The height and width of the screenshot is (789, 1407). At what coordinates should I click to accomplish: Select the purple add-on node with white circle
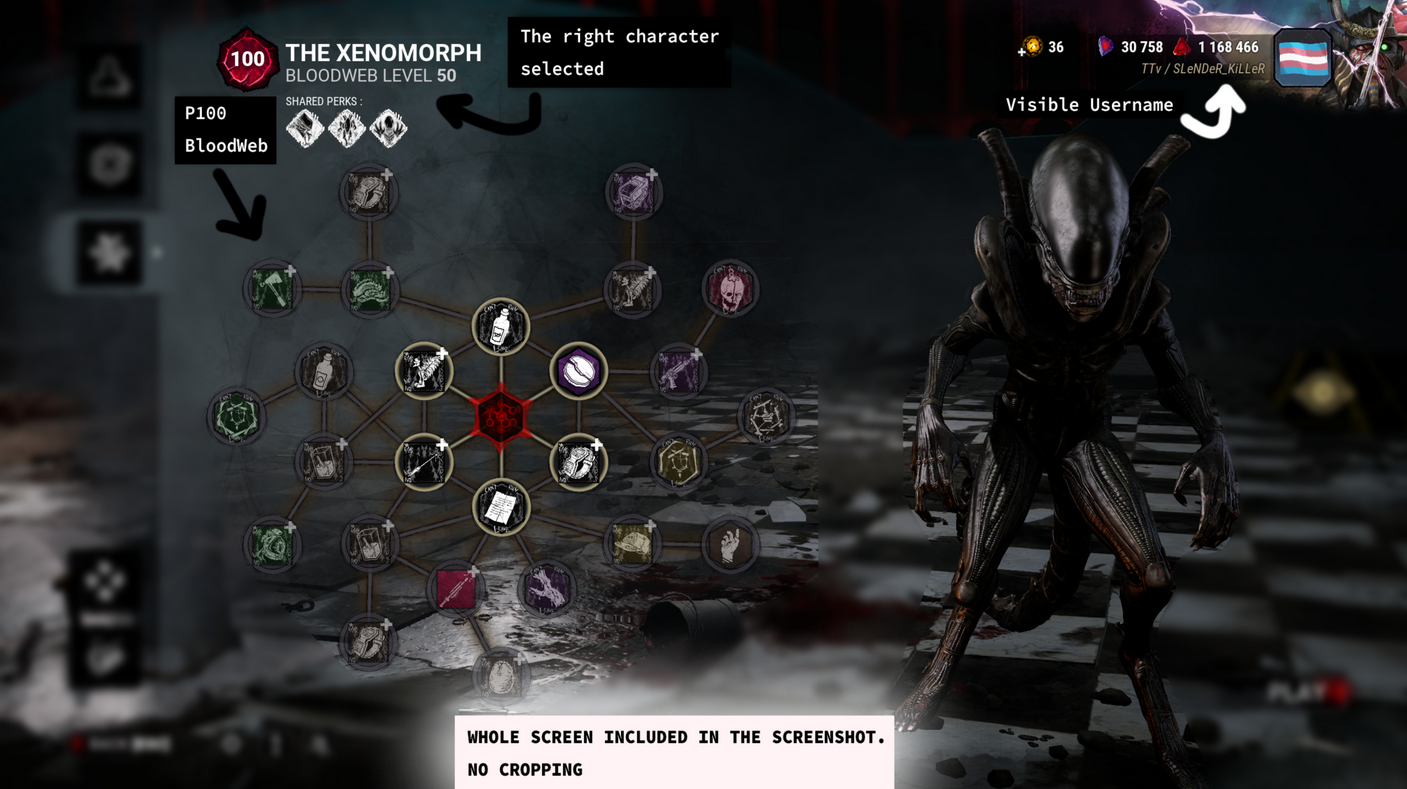pos(579,370)
